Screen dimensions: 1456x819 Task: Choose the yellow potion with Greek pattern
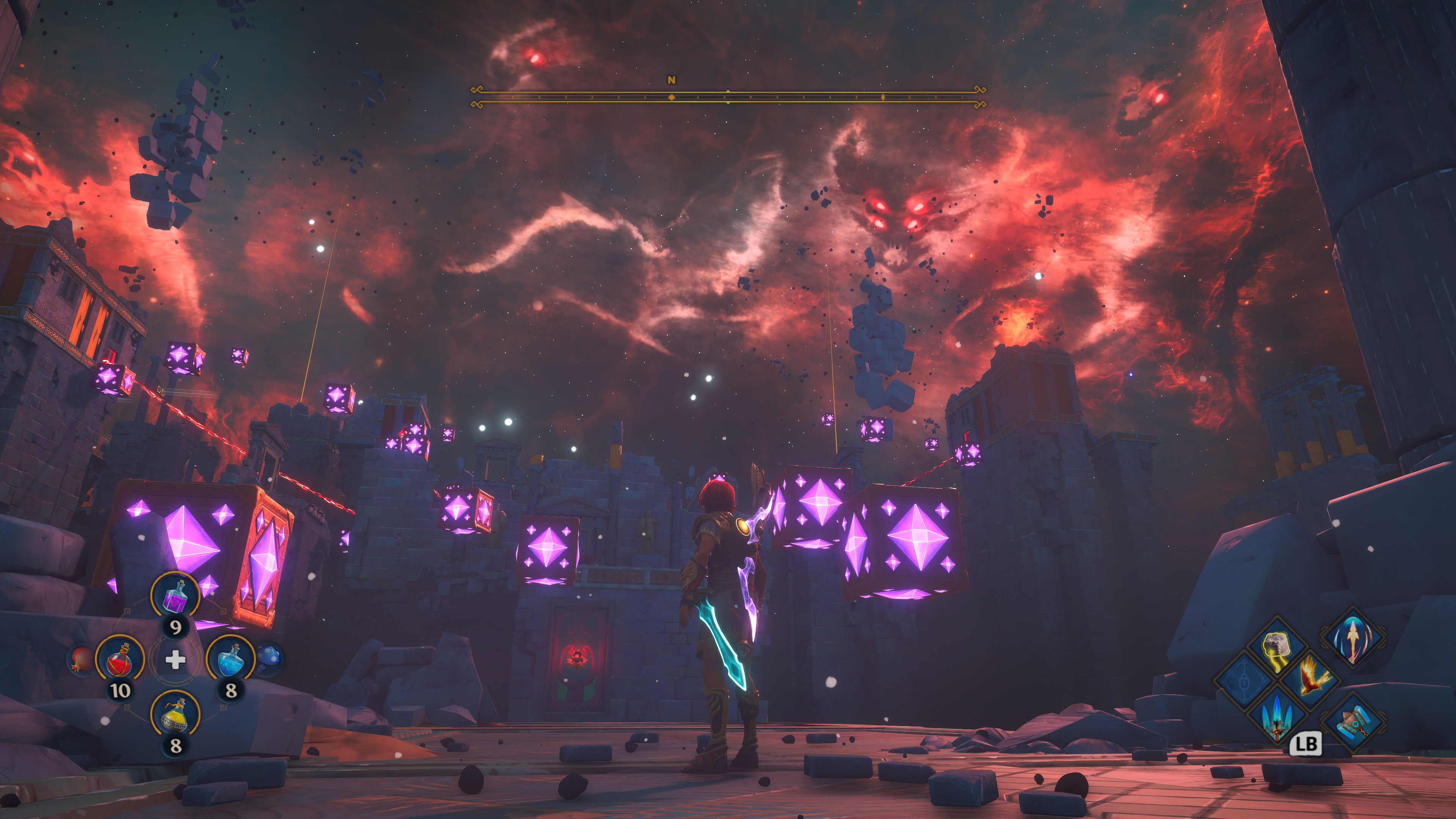point(175,714)
